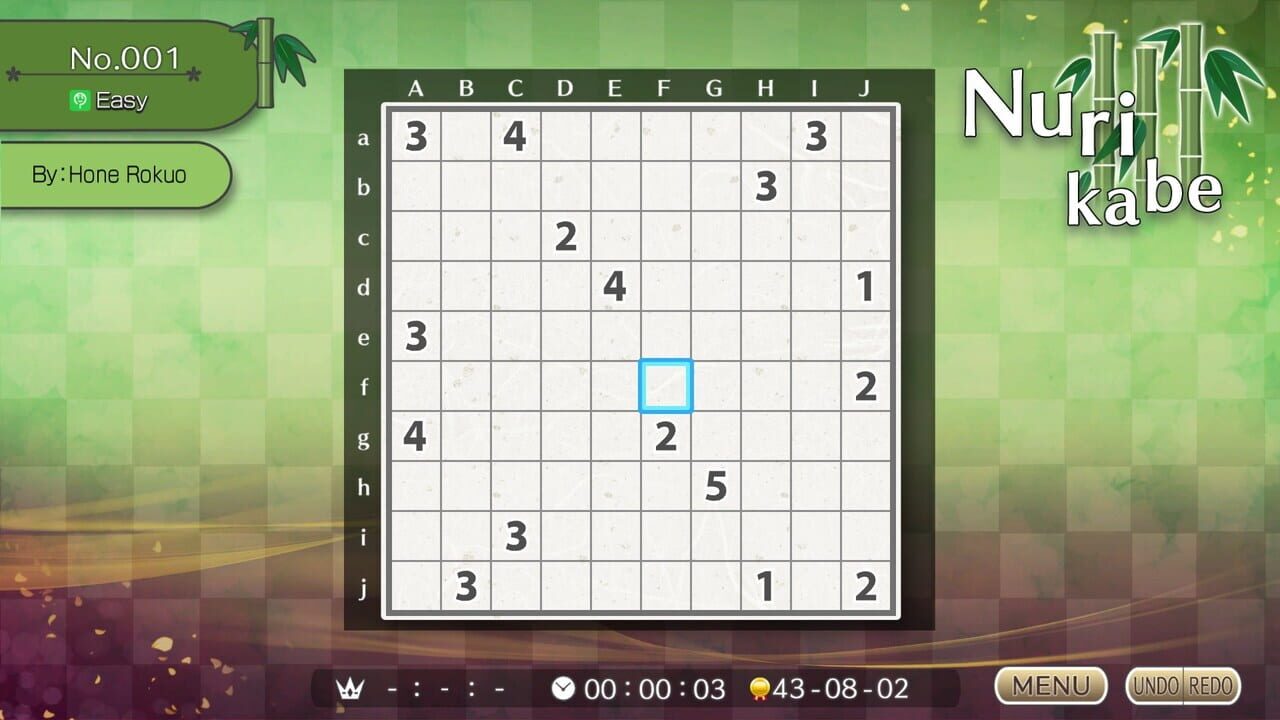The width and height of the screenshot is (1280, 720).
Task: Toggle fill on the cell with 3 at column A row a
Action: click(x=415, y=137)
